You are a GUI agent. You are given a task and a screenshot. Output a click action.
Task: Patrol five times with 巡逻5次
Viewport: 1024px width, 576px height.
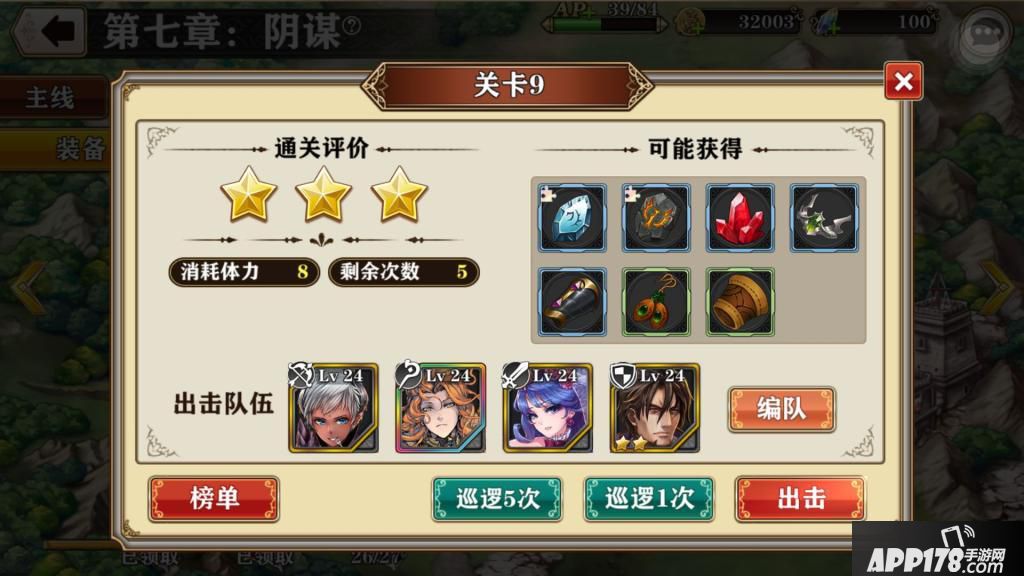pyautogui.click(x=496, y=498)
